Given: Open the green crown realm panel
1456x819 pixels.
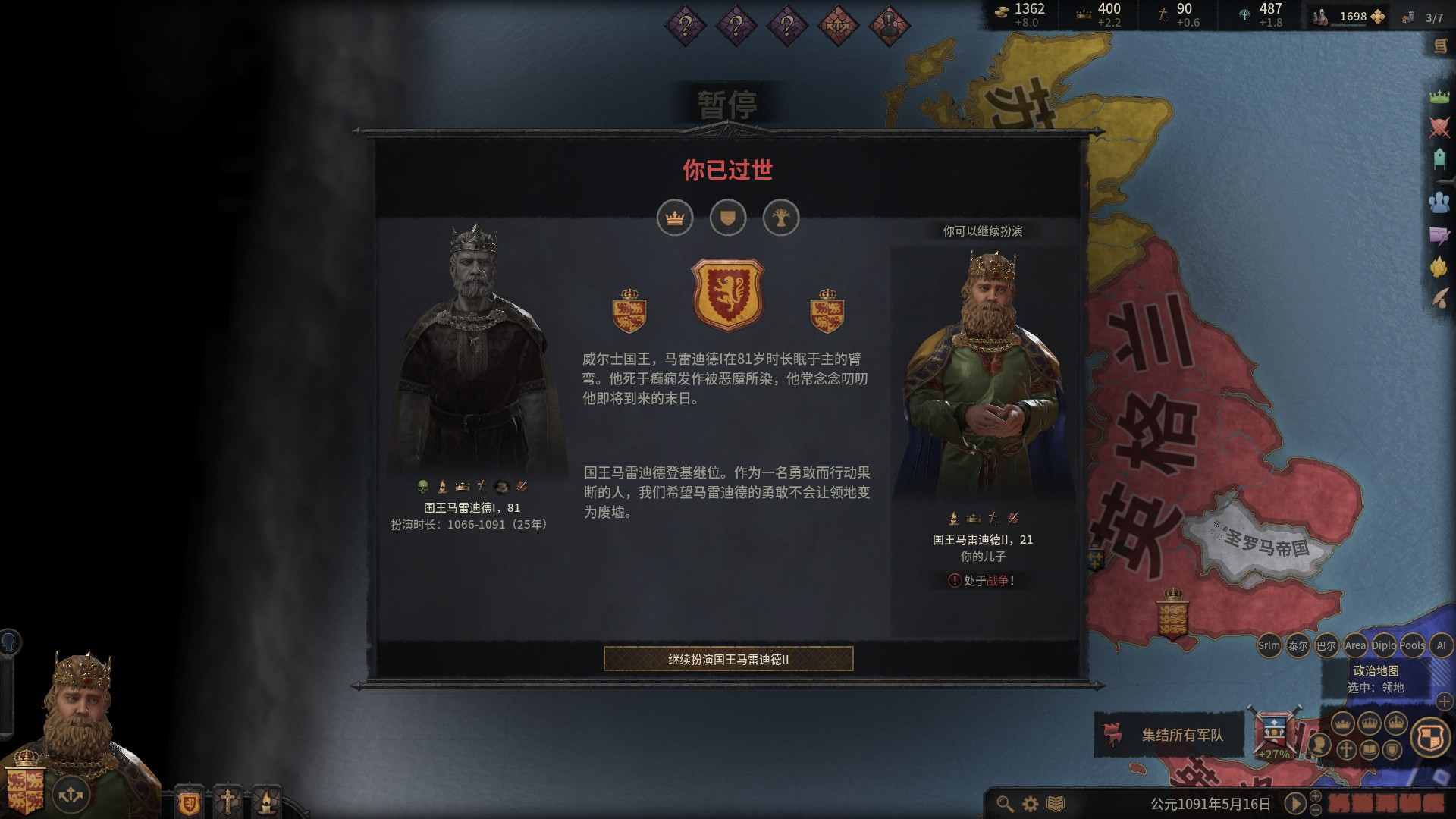Looking at the screenshot, I should [x=1439, y=96].
